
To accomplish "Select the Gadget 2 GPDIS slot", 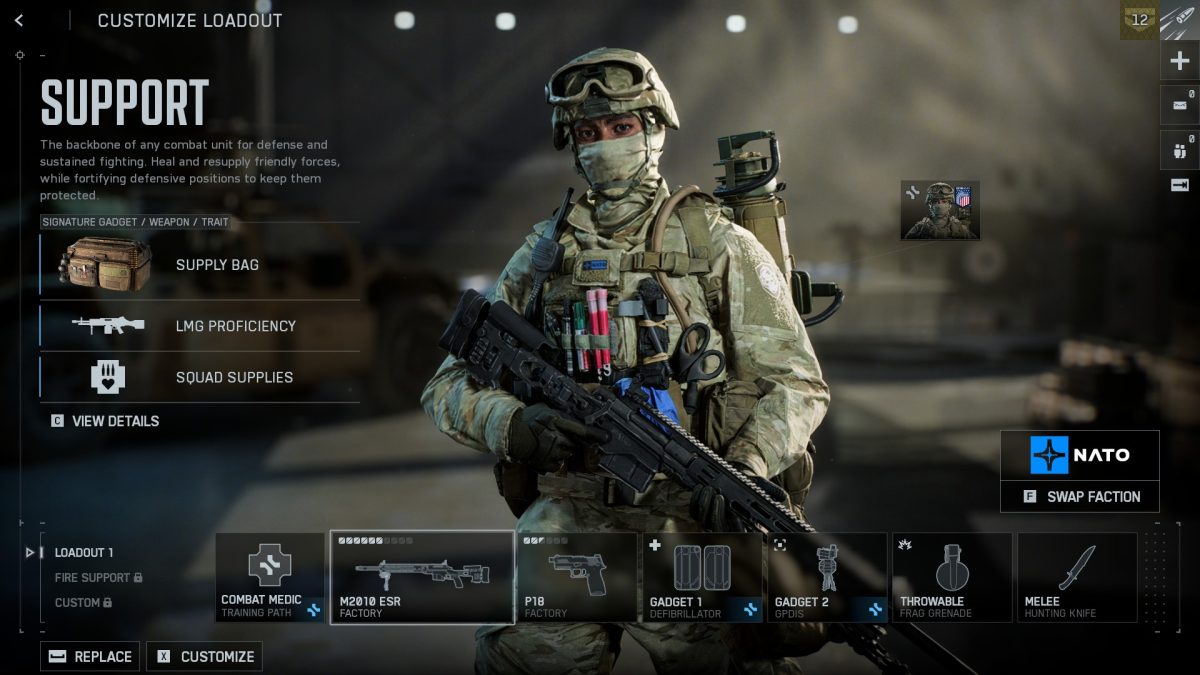I will coord(826,578).
